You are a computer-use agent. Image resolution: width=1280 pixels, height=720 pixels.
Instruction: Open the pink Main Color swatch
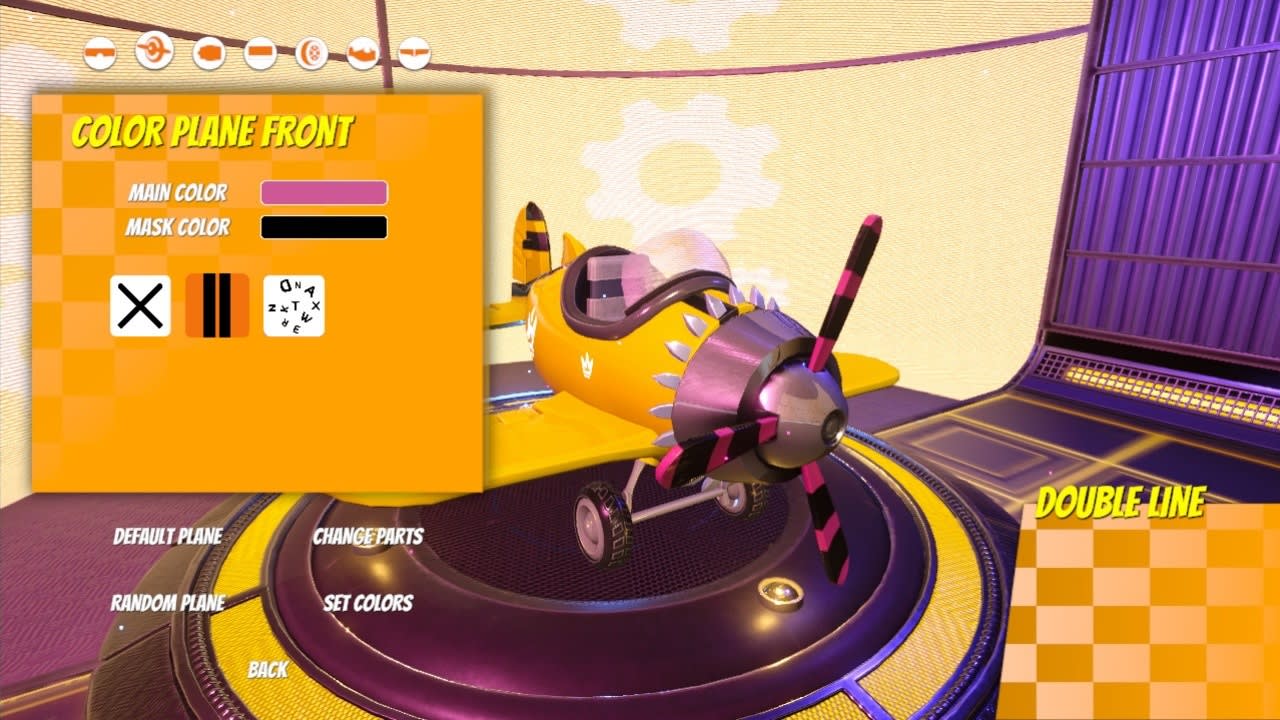(x=322, y=191)
